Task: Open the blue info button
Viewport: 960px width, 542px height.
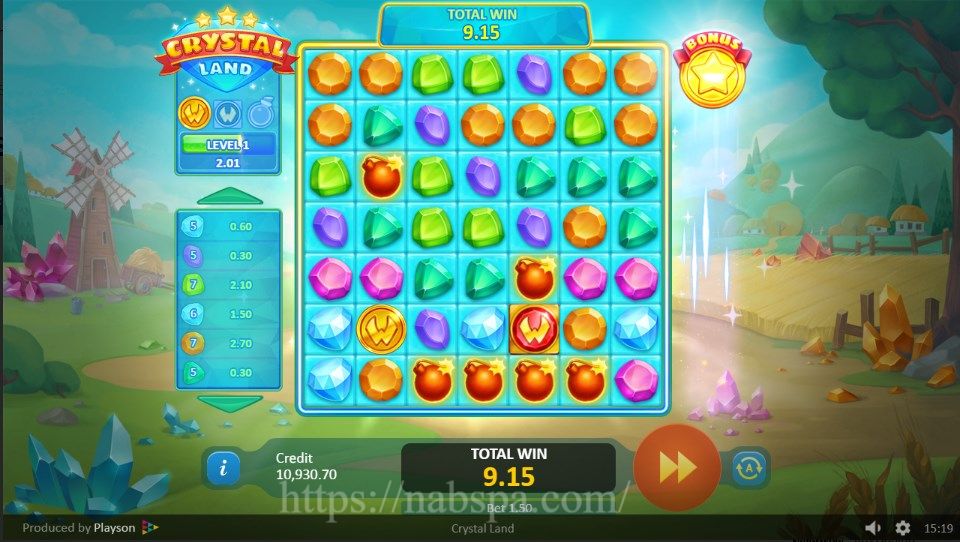Action: [223, 467]
